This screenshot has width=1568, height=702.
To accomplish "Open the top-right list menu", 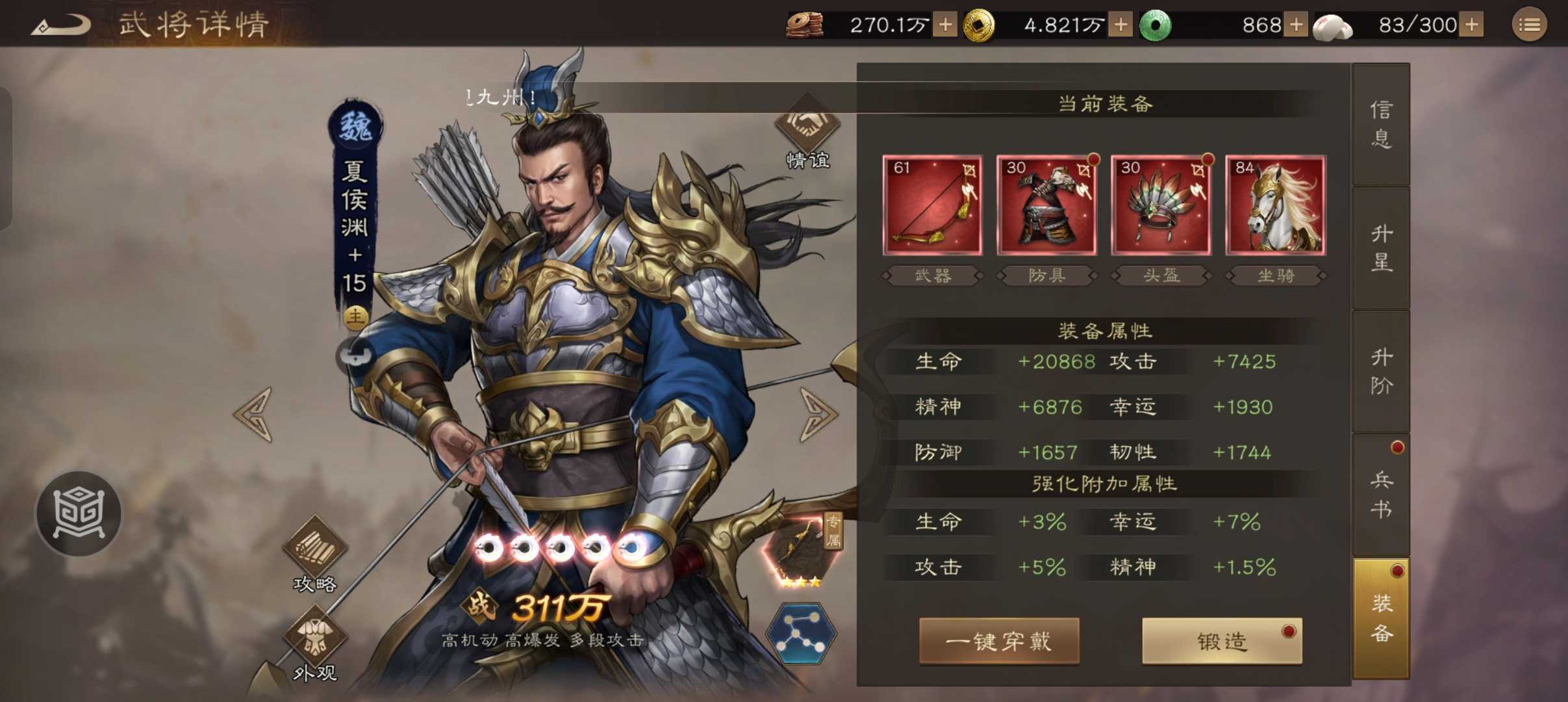I will pos(1529,25).
